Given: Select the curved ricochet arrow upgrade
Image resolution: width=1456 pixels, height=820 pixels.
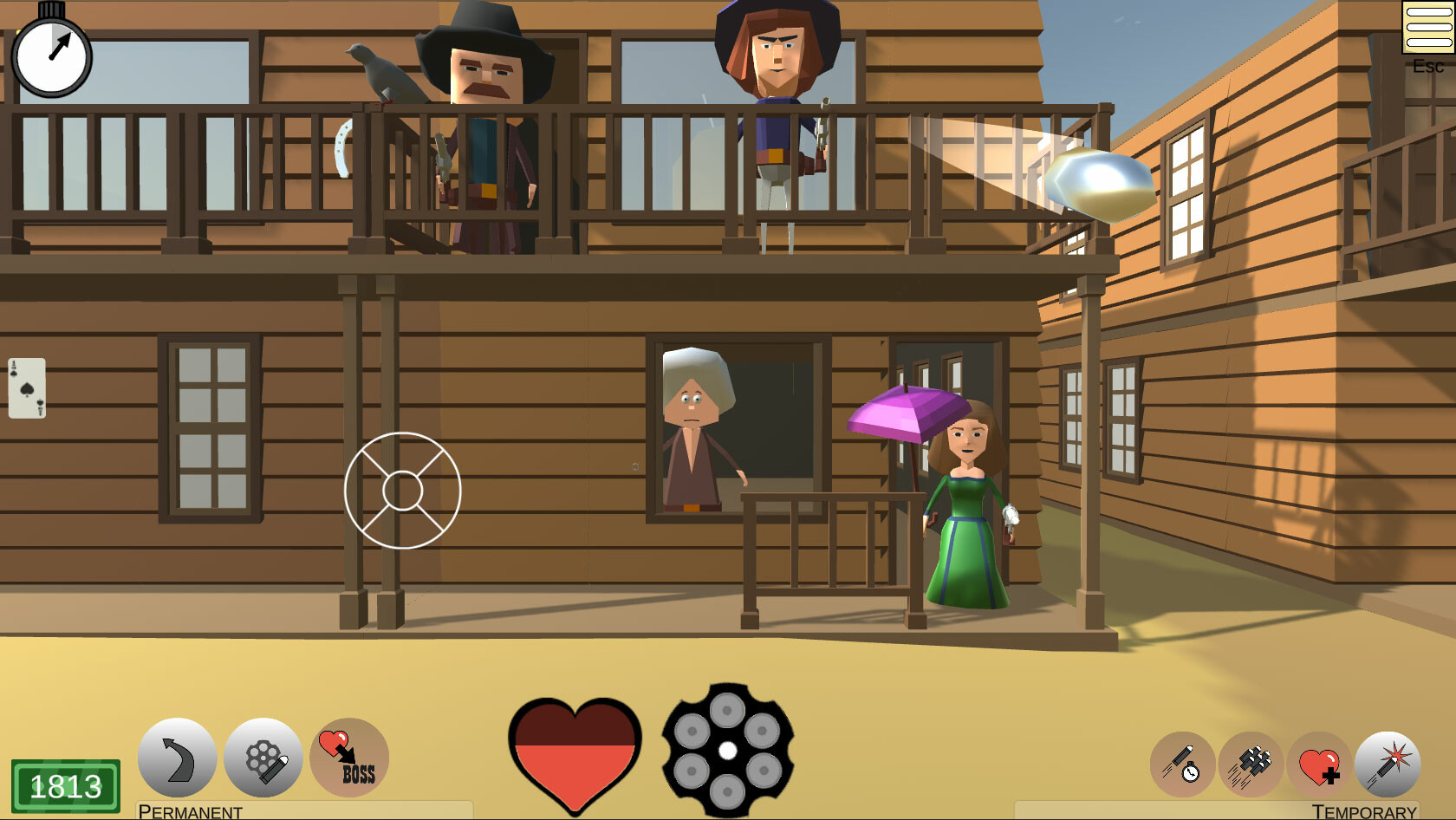Looking at the screenshot, I should tap(177, 758).
